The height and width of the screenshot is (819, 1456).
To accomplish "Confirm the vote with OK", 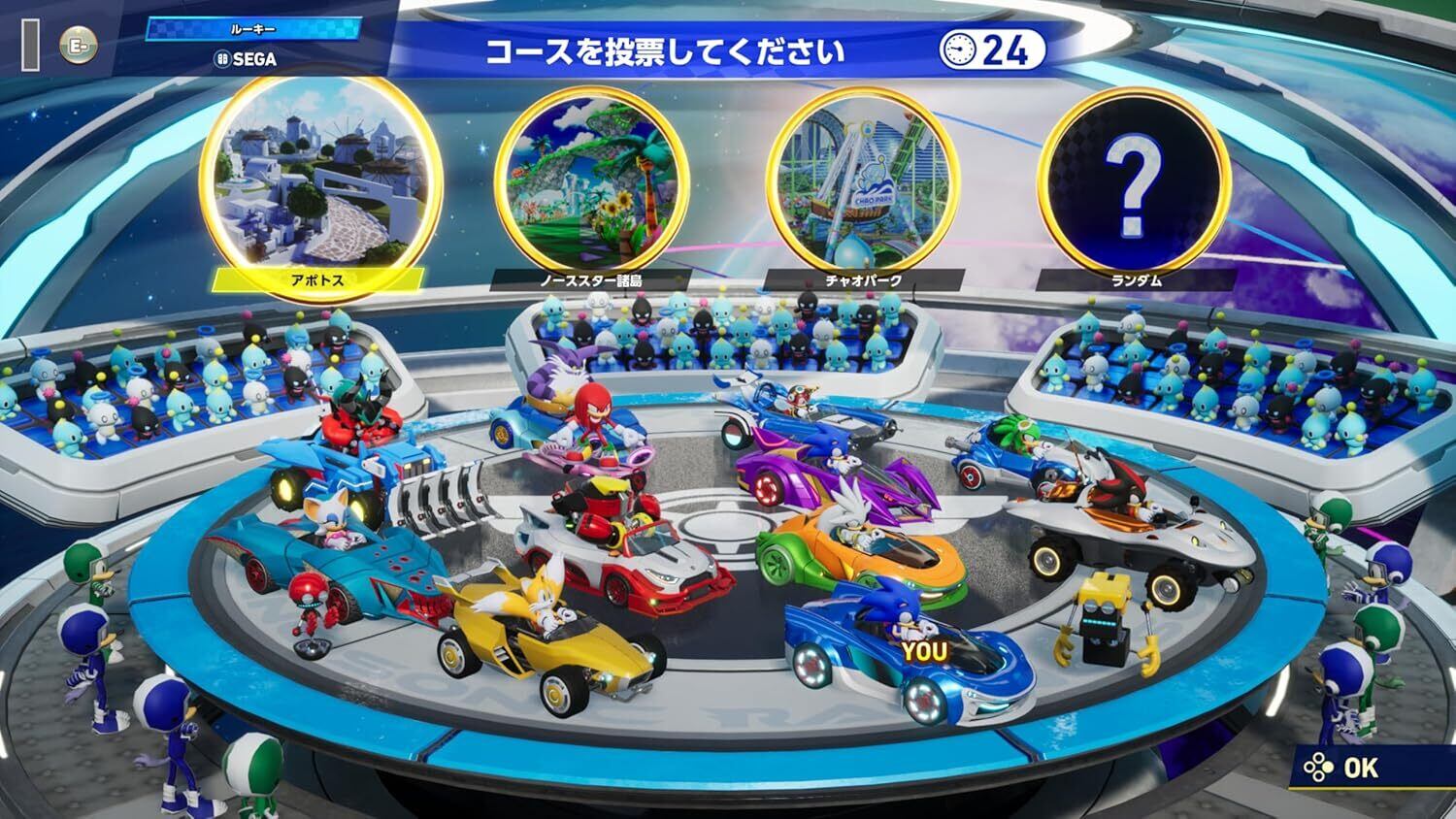I will (x=1345, y=769).
